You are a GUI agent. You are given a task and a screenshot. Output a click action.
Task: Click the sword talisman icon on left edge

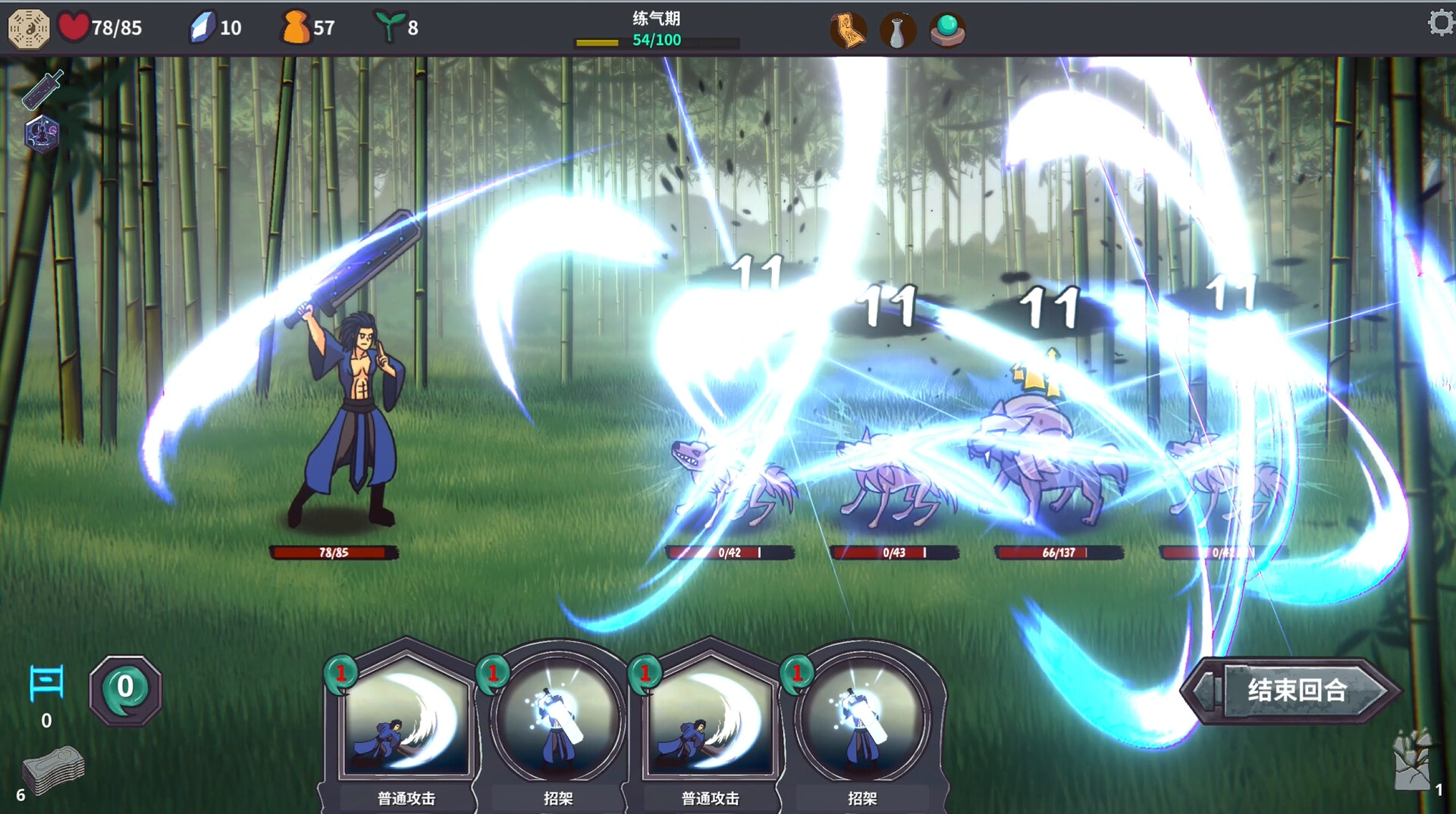click(x=40, y=89)
